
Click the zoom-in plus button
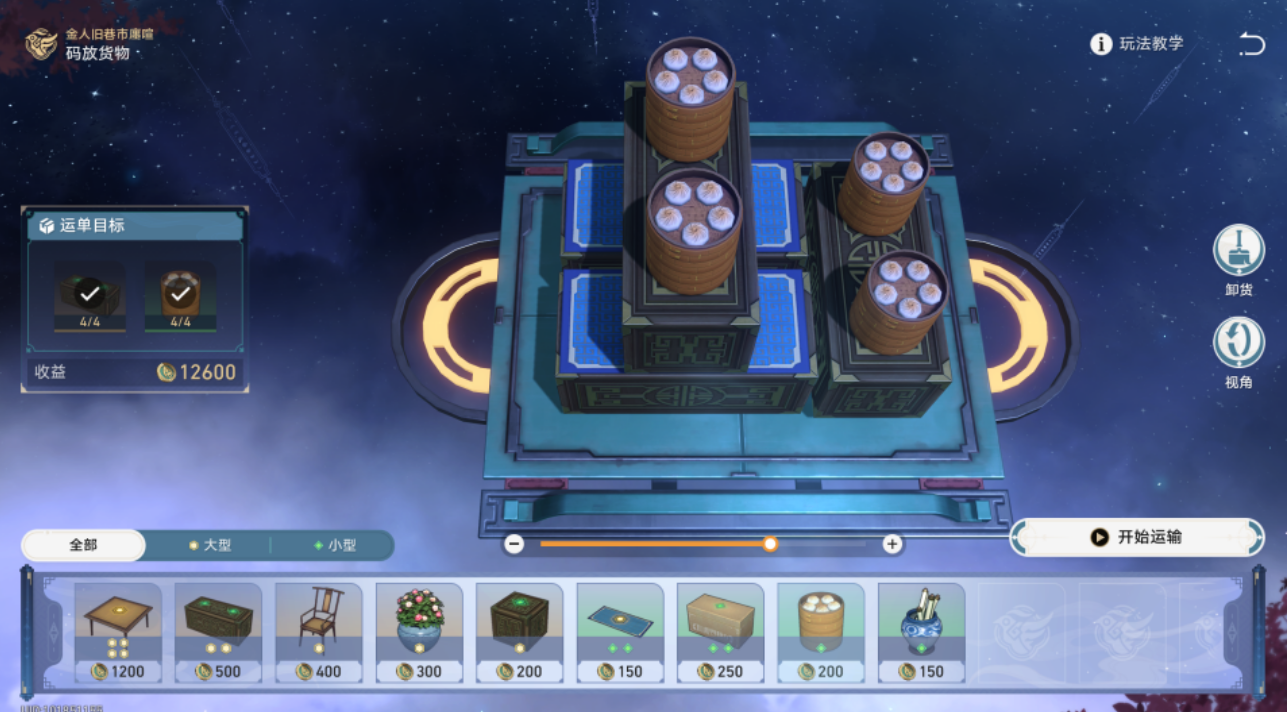pos(892,544)
